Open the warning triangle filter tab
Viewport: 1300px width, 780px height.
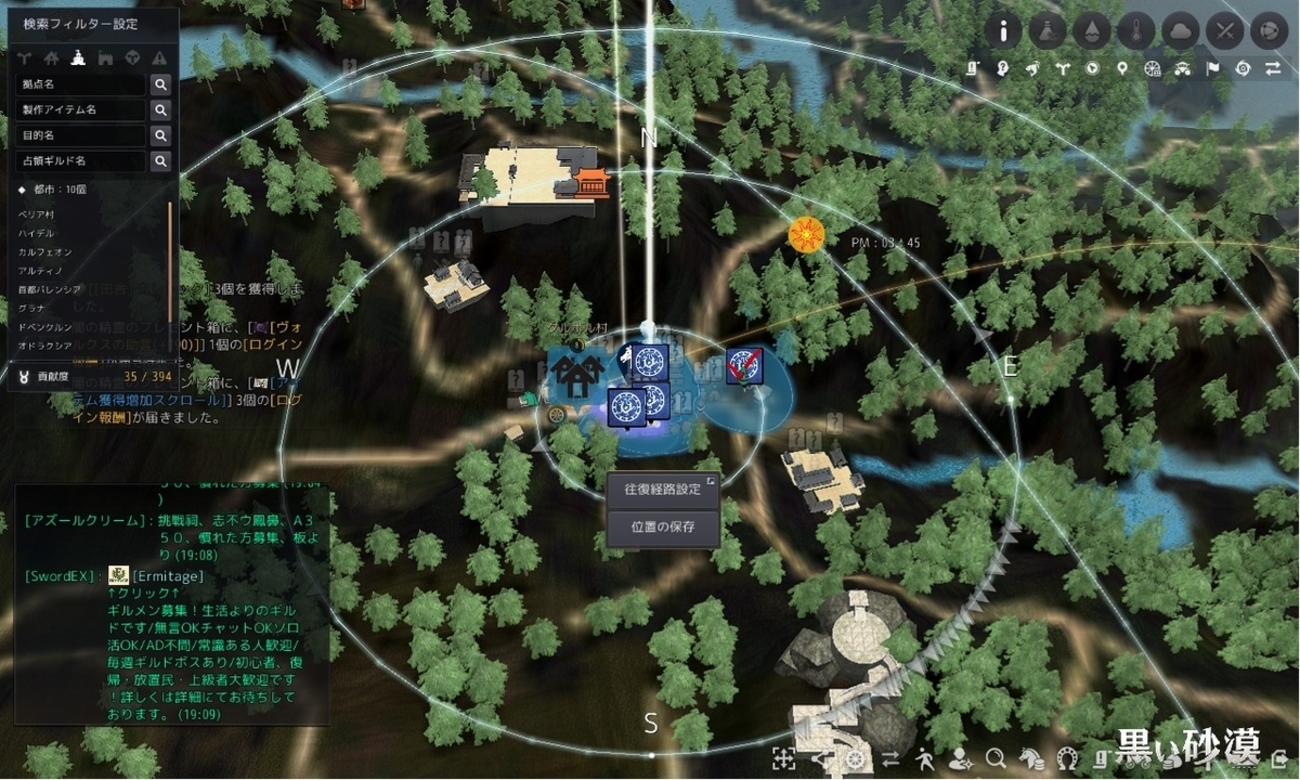159,57
